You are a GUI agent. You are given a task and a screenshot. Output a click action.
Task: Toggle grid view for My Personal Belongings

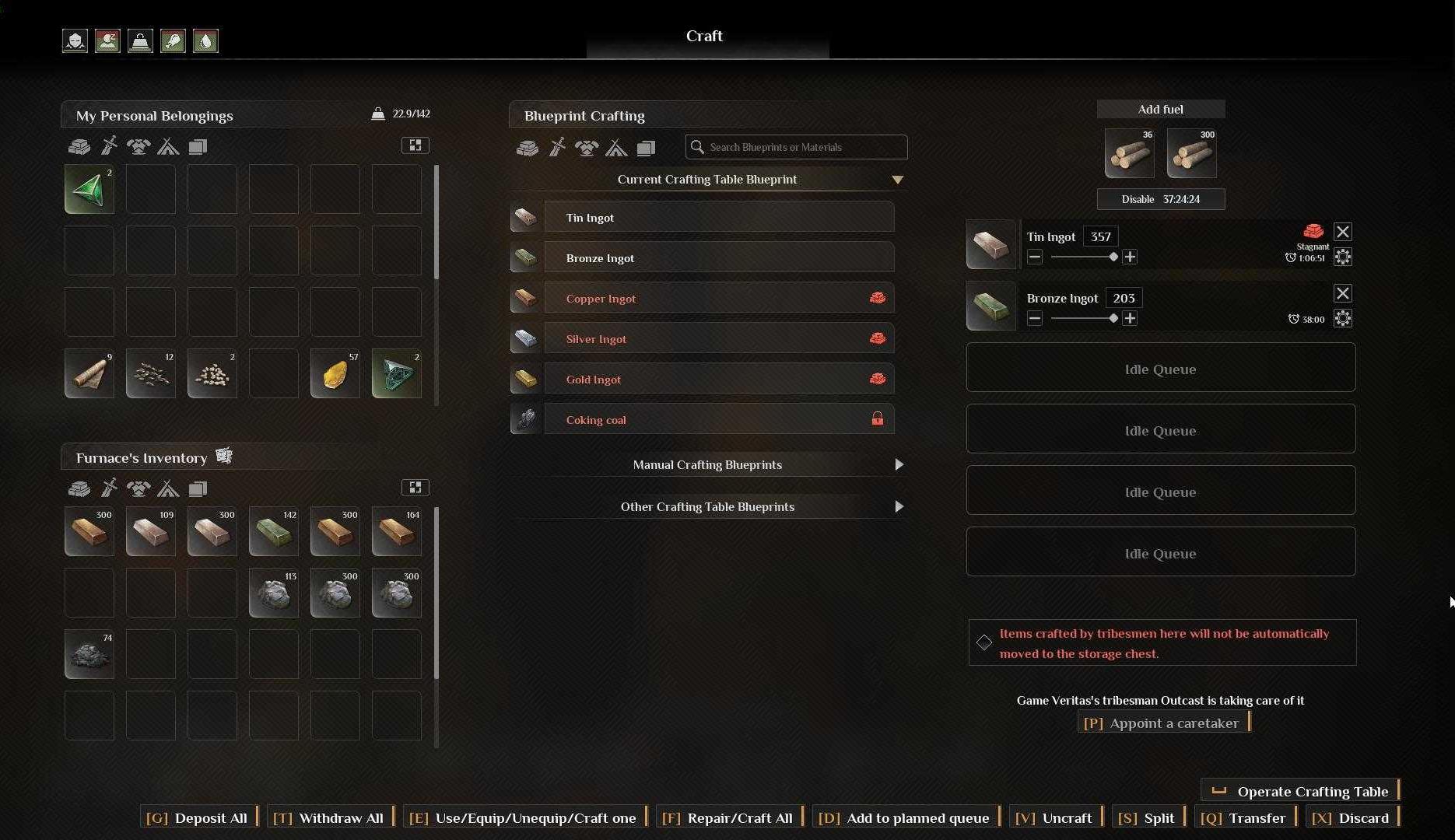415,145
